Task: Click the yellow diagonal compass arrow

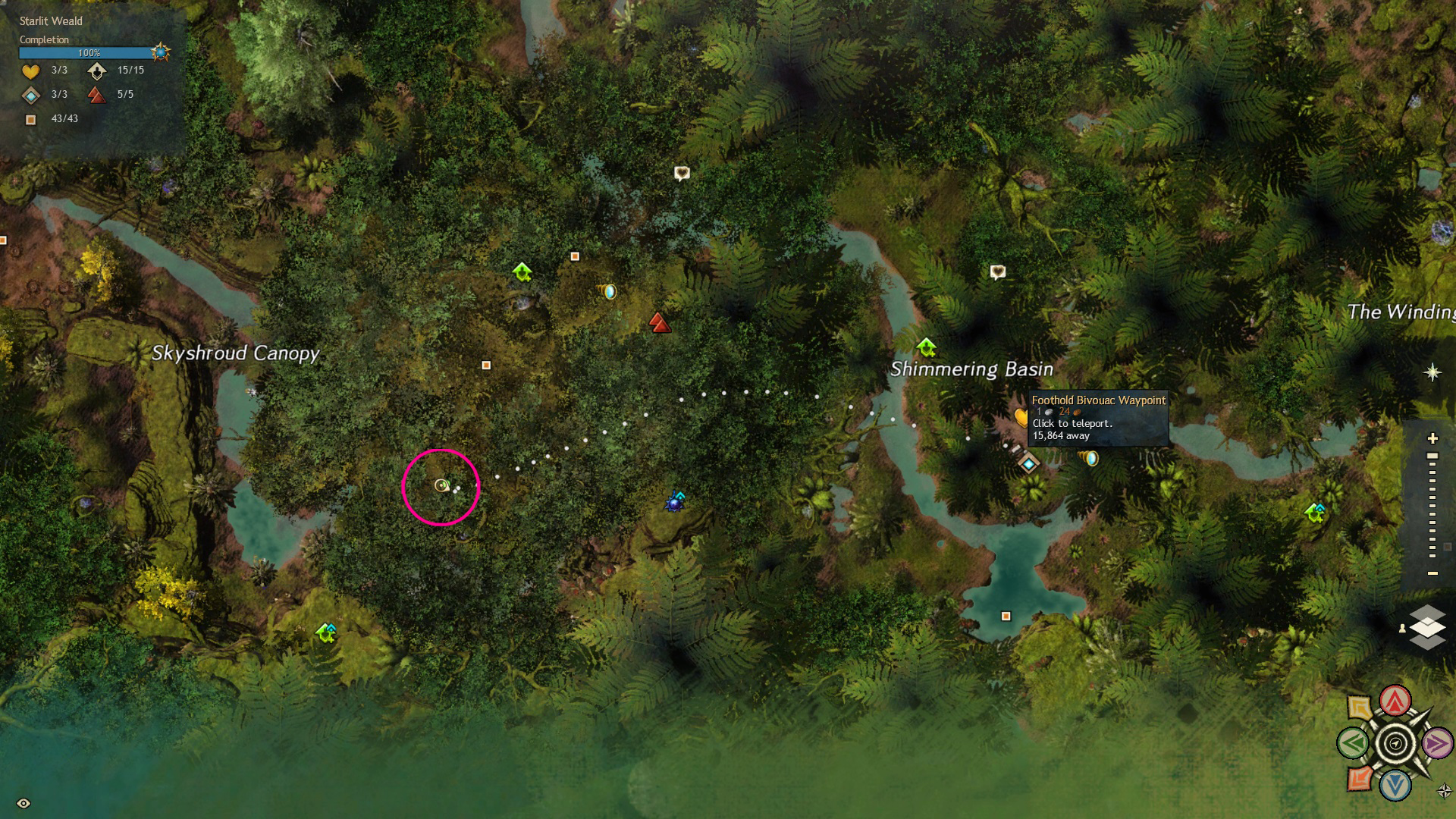Action: tap(1360, 708)
